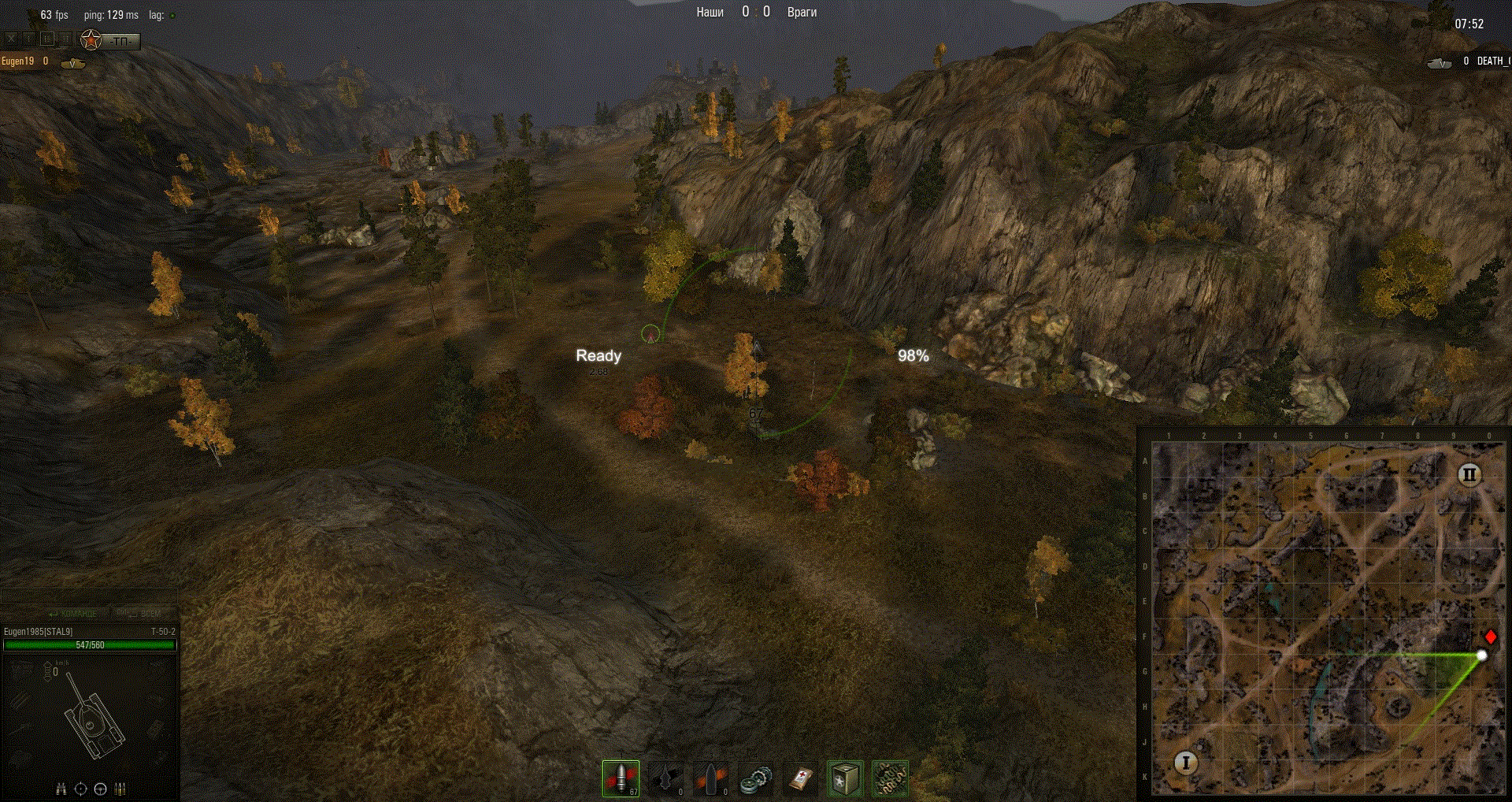This screenshot has width=1512, height=802.
Task: Click base marker II on the minimap
Action: point(1469,475)
